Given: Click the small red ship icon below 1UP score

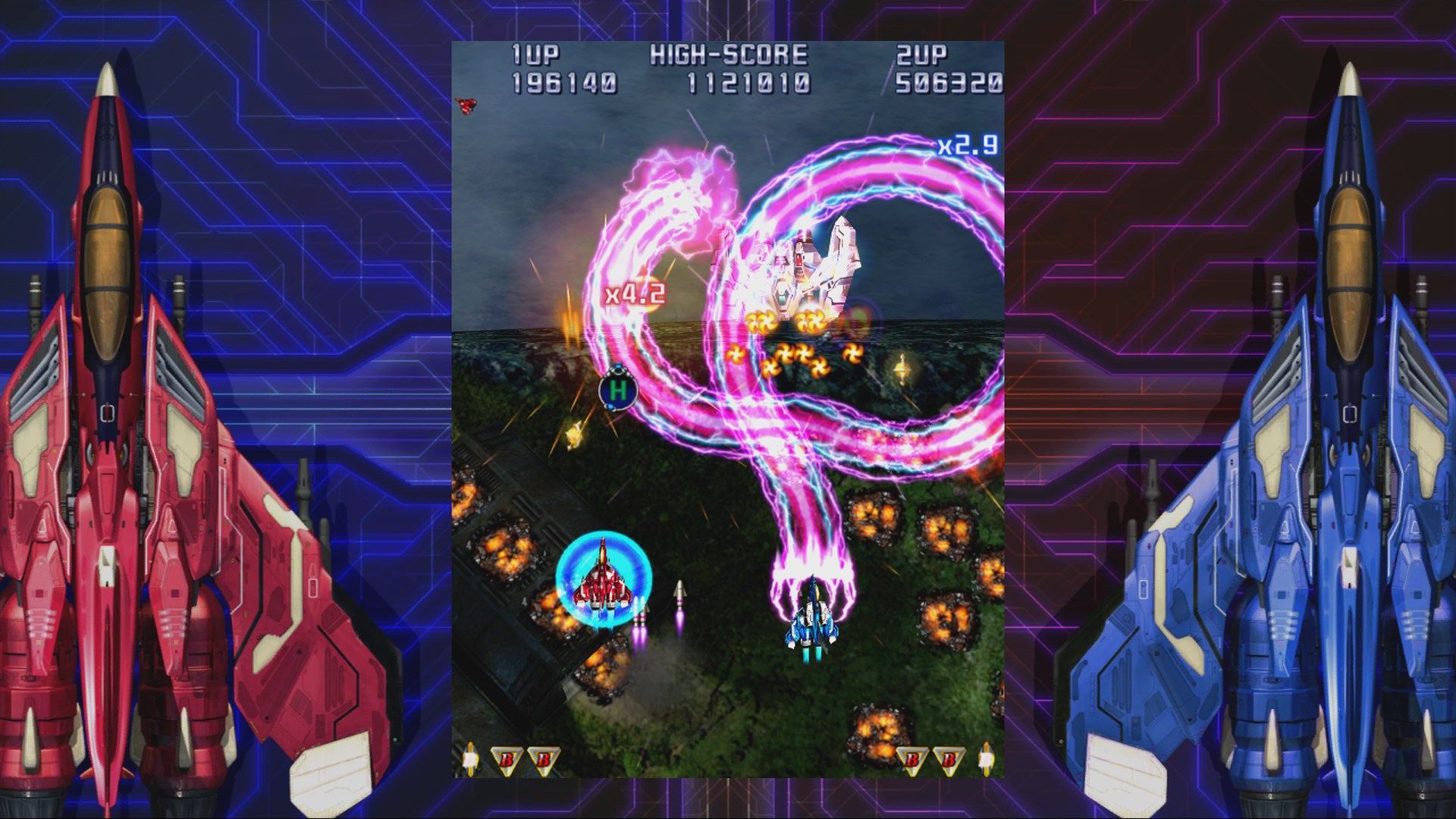Looking at the screenshot, I should (465, 108).
